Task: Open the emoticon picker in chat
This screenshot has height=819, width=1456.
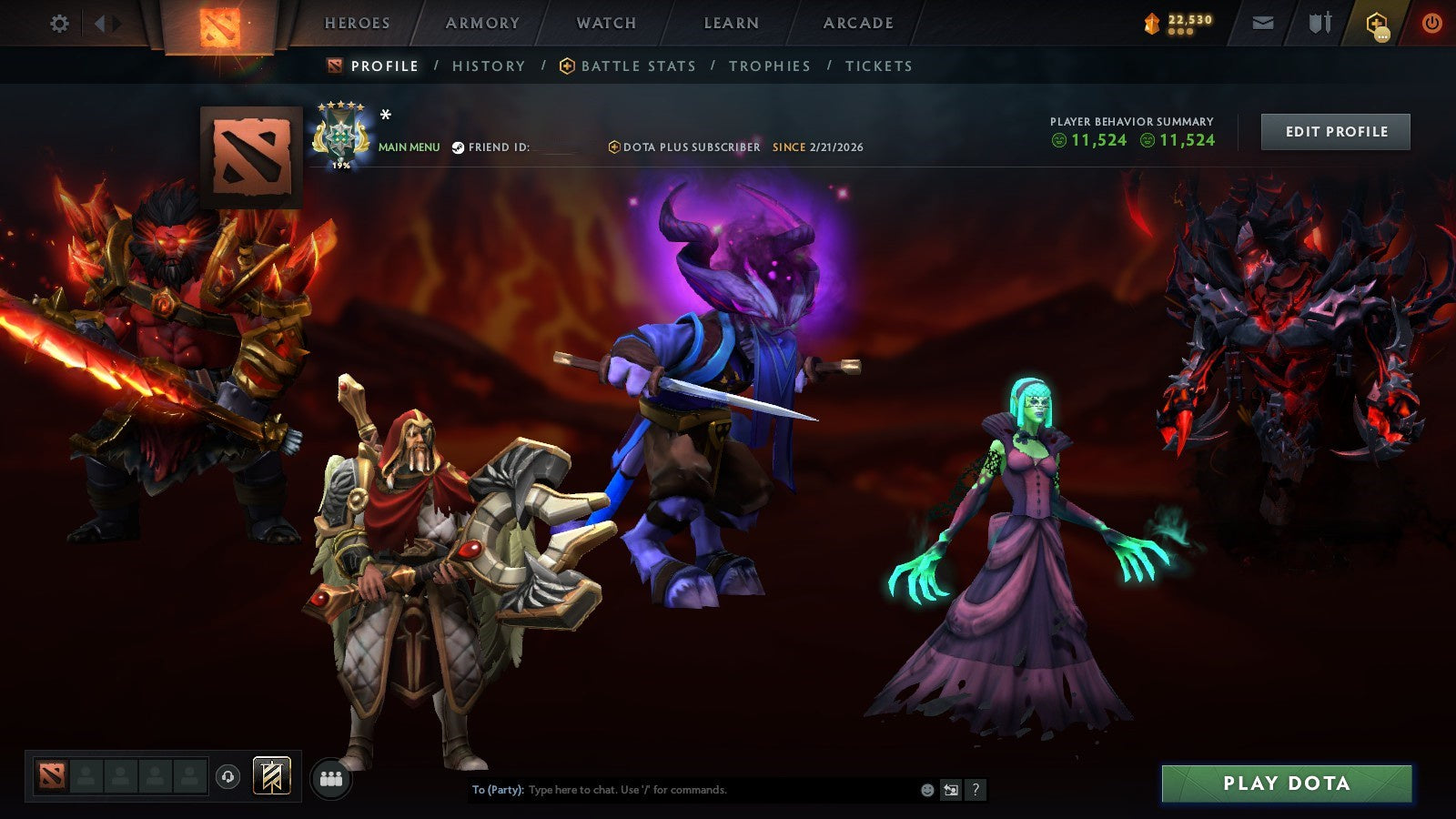Action: click(925, 790)
